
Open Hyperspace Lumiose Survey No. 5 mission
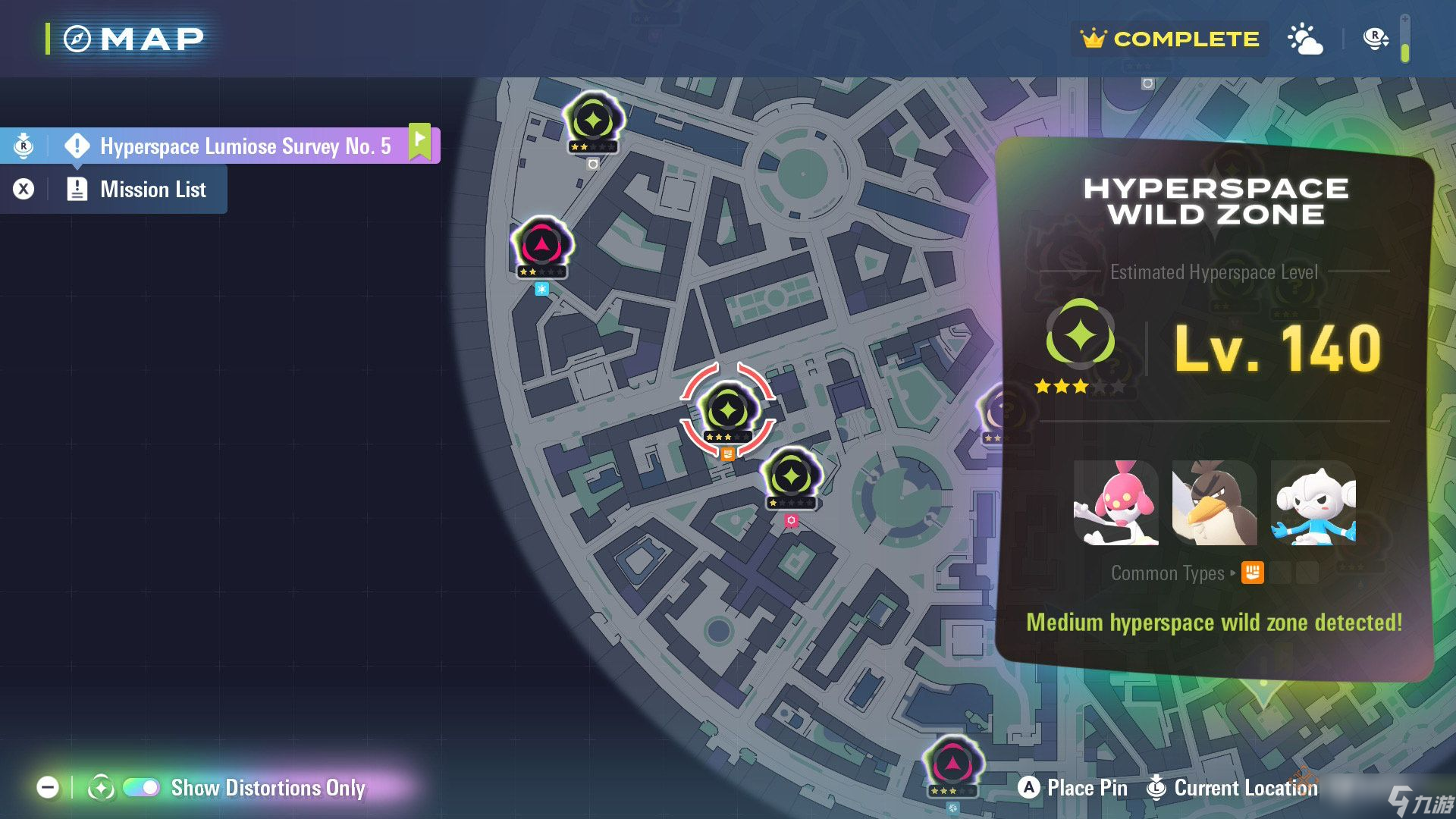click(244, 146)
